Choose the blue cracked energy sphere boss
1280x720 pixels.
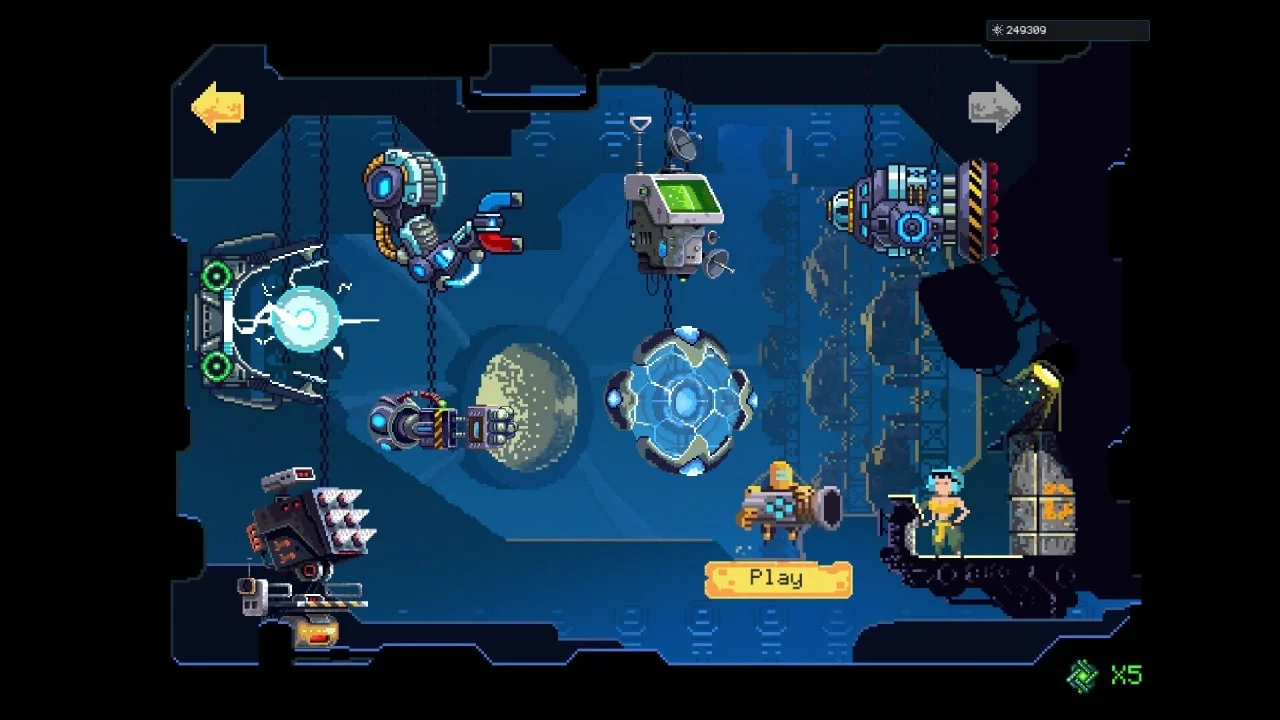coord(682,400)
